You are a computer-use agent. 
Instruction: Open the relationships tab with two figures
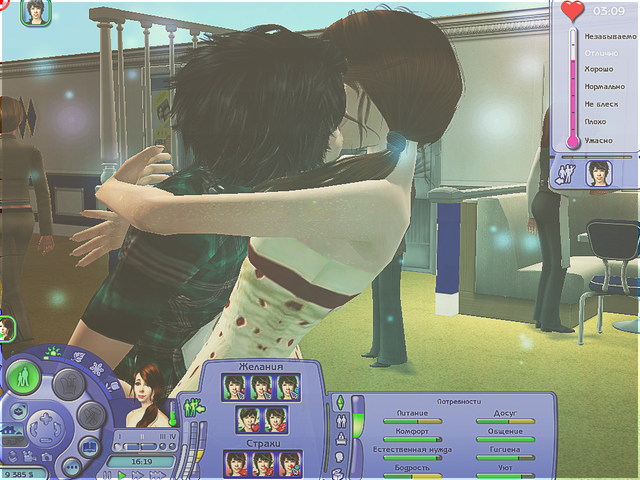(x=339, y=419)
